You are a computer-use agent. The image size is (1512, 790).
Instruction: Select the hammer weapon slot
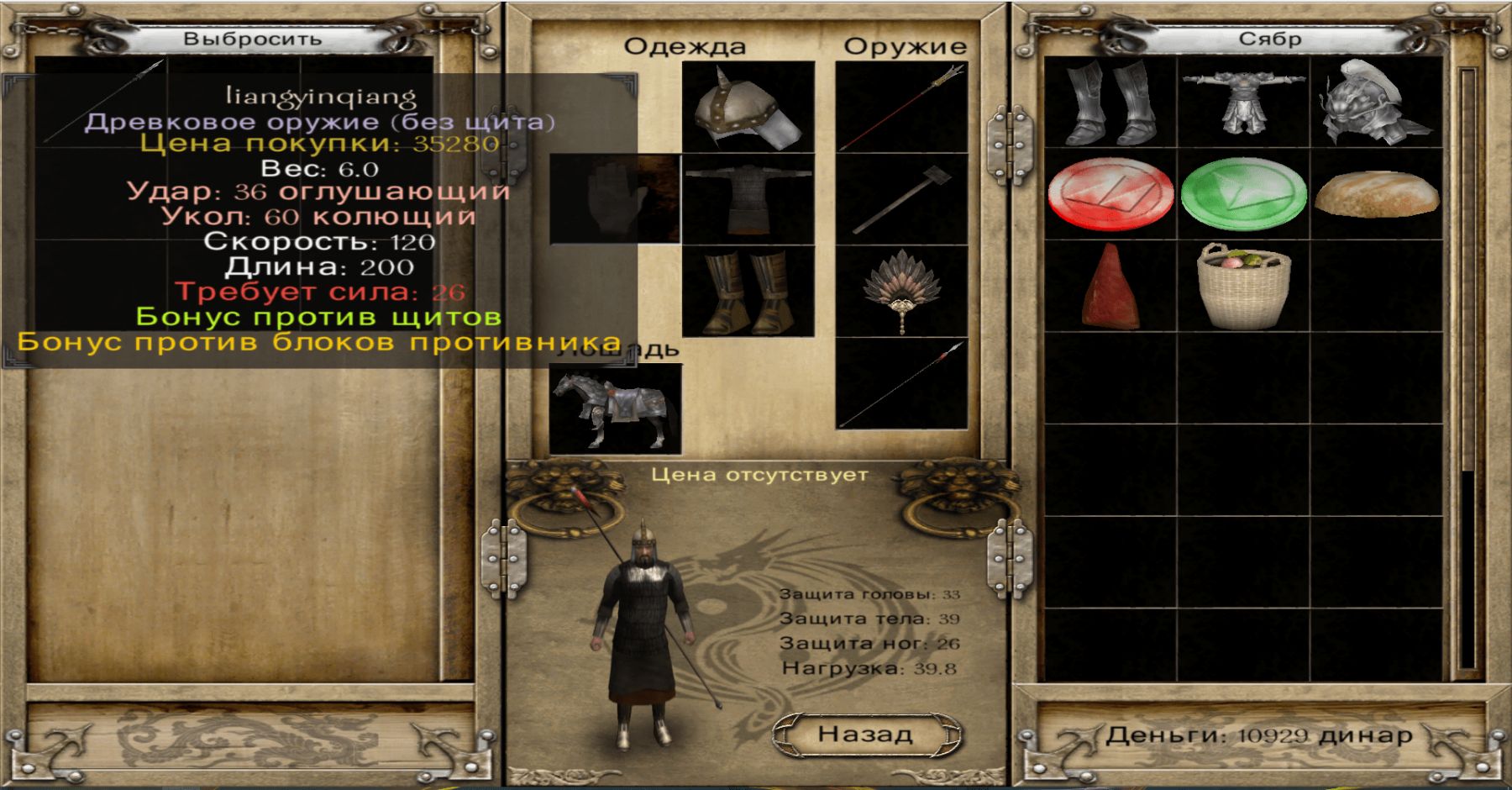click(901, 199)
